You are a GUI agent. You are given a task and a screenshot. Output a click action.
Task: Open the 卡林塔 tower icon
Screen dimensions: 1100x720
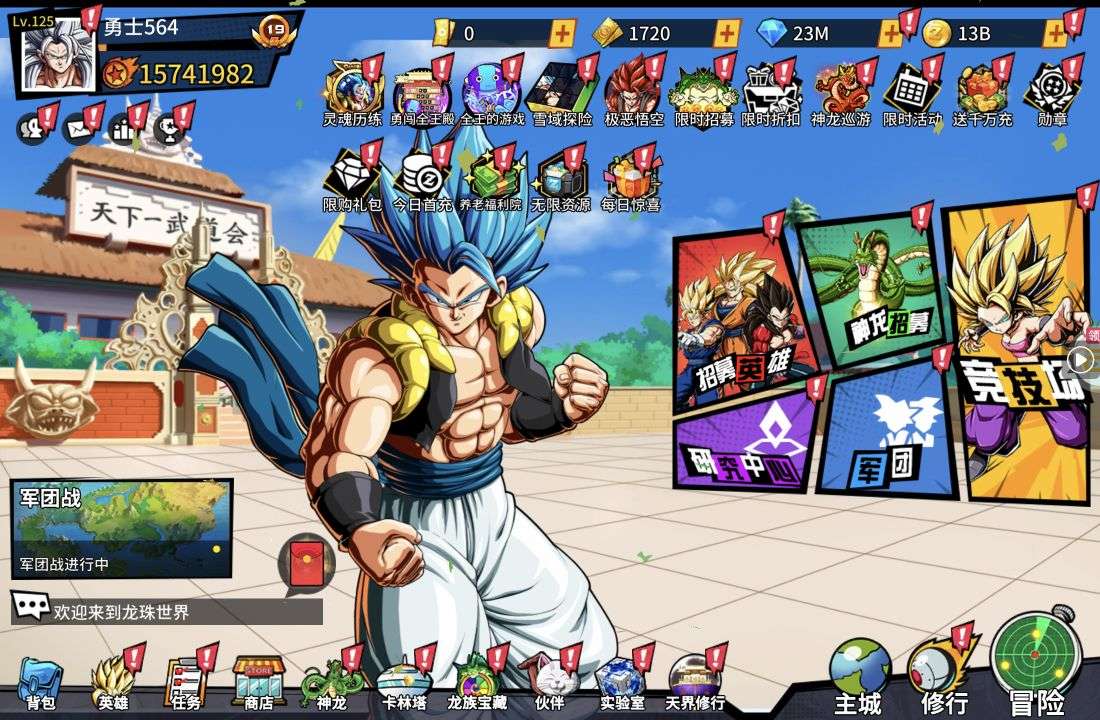pos(404,682)
